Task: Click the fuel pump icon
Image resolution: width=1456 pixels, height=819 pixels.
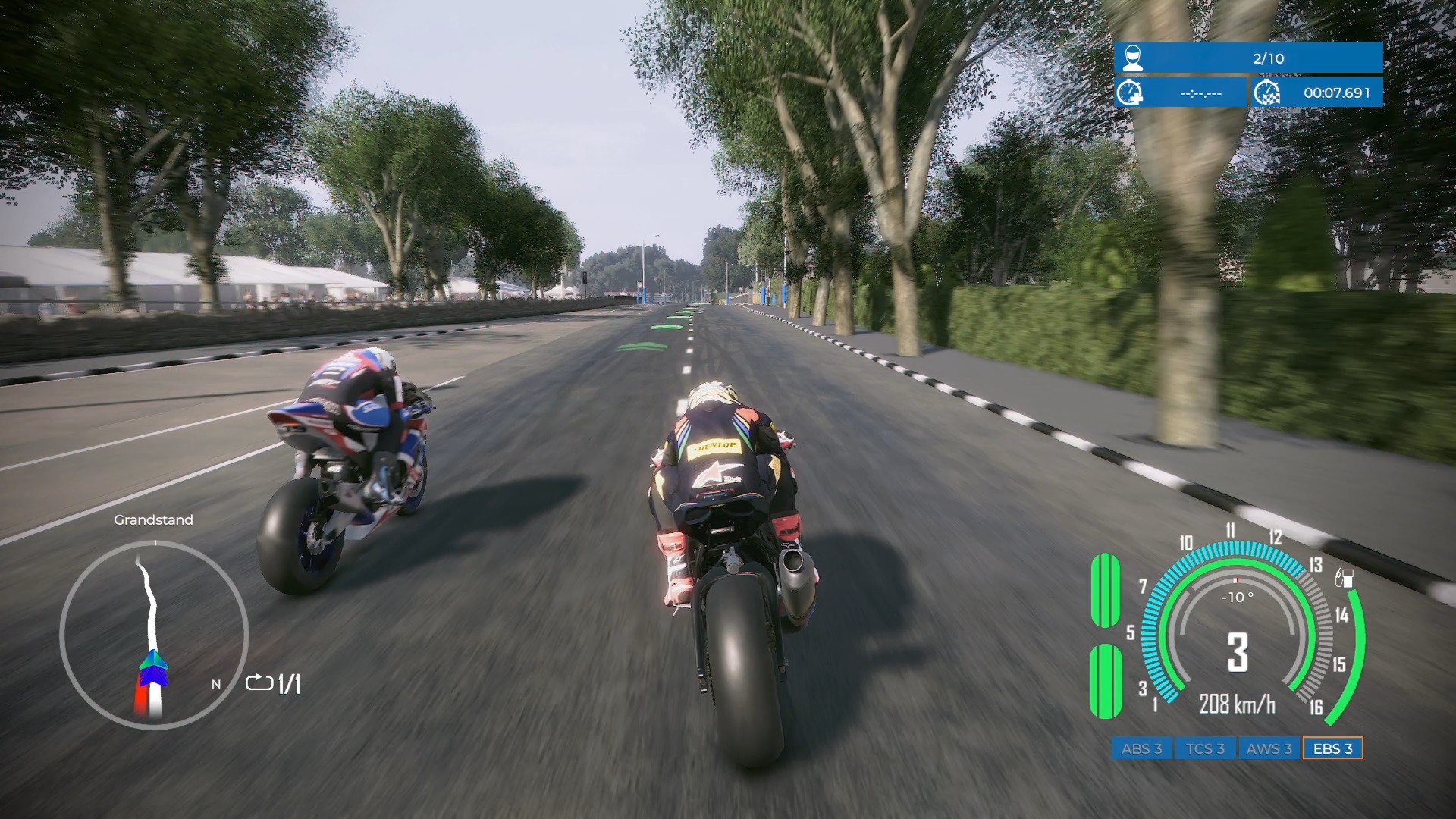Action: (1345, 578)
